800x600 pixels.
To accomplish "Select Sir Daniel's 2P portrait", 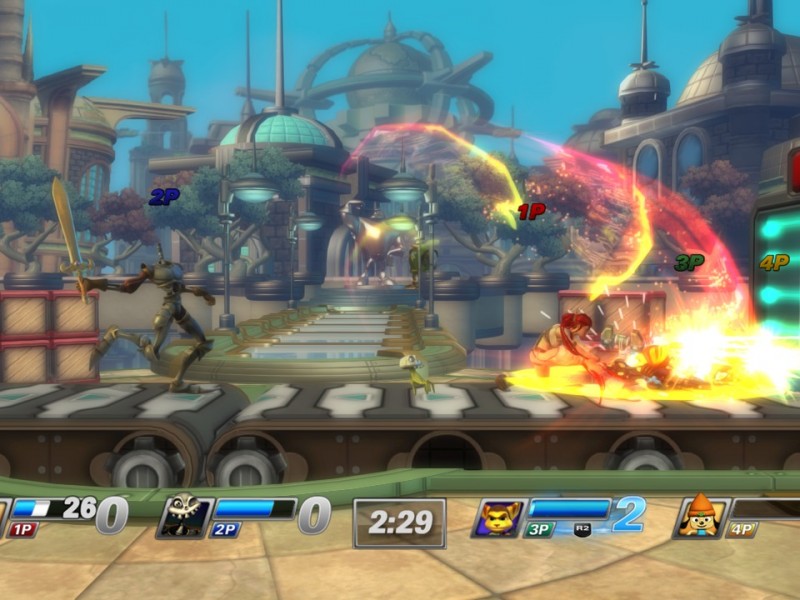I will pyautogui.click(x=184, y=516).
